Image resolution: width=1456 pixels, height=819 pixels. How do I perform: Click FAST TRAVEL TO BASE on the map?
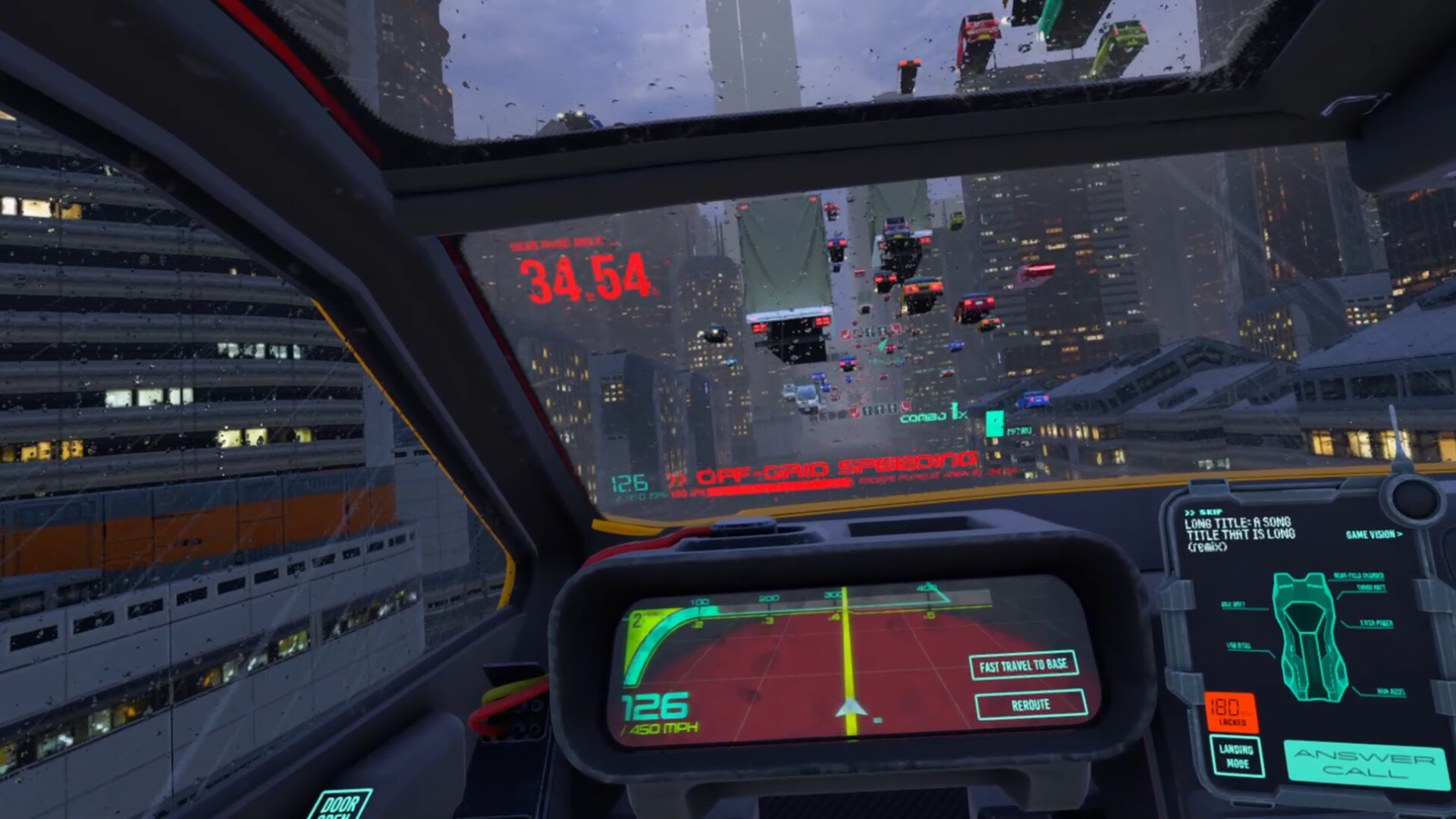point(1023,667)
